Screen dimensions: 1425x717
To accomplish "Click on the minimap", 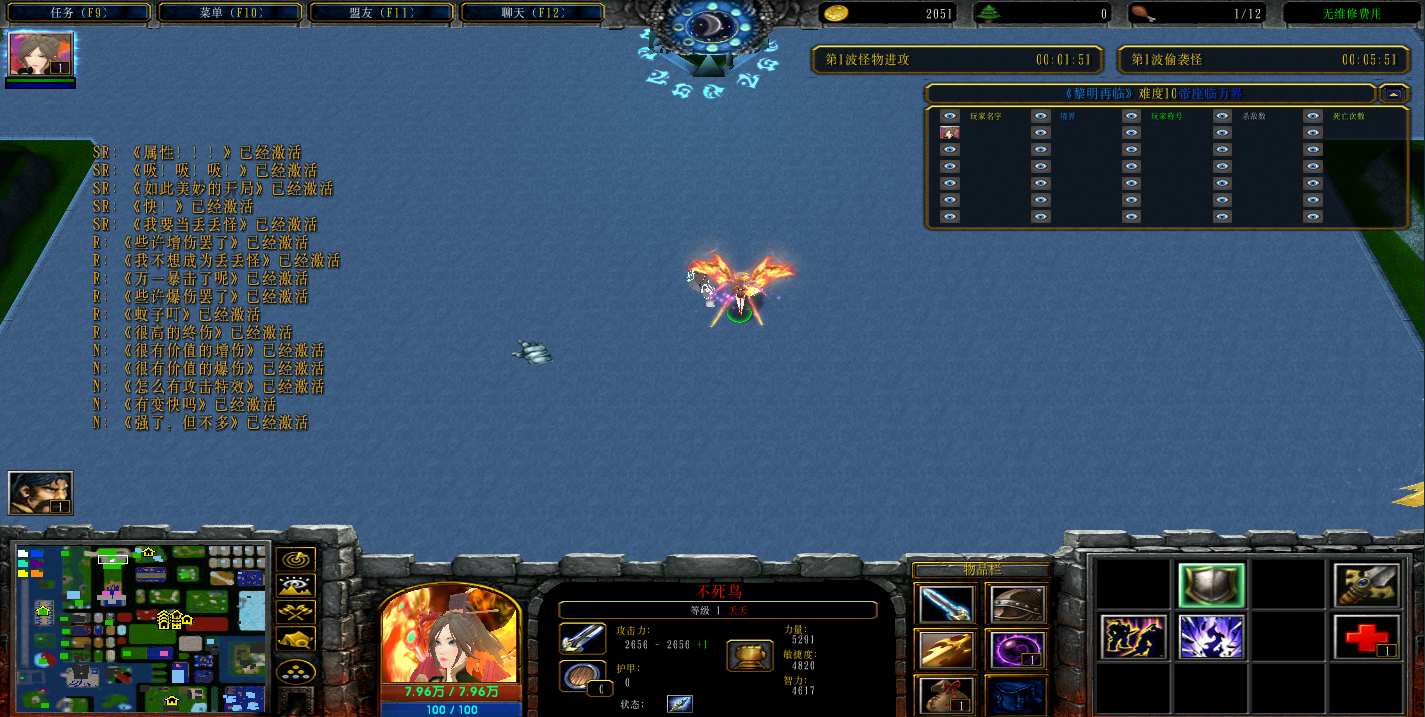I will (x=141, y=626).
